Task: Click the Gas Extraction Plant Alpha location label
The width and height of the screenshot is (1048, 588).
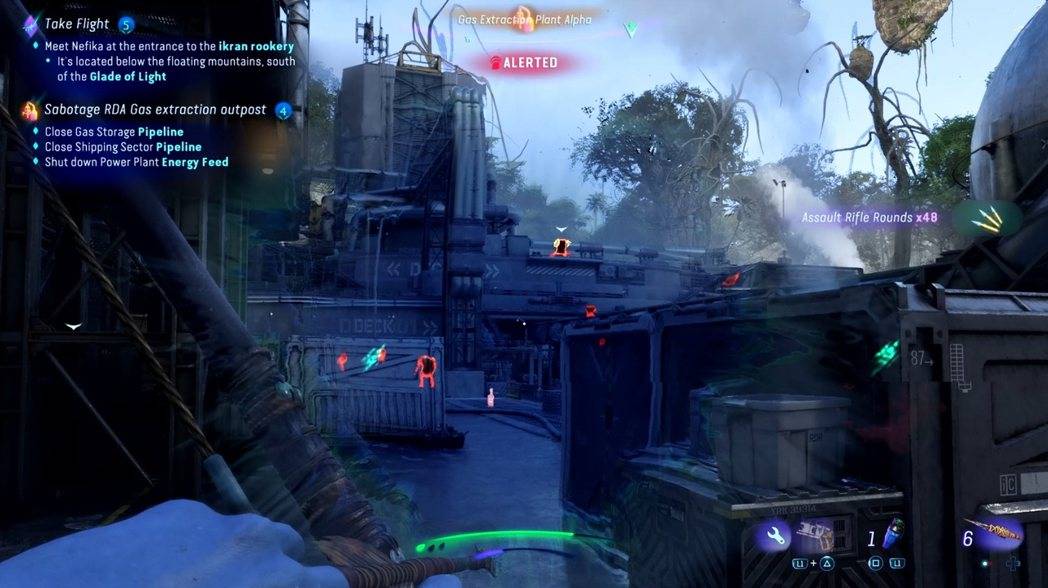Action: (524, 19)
